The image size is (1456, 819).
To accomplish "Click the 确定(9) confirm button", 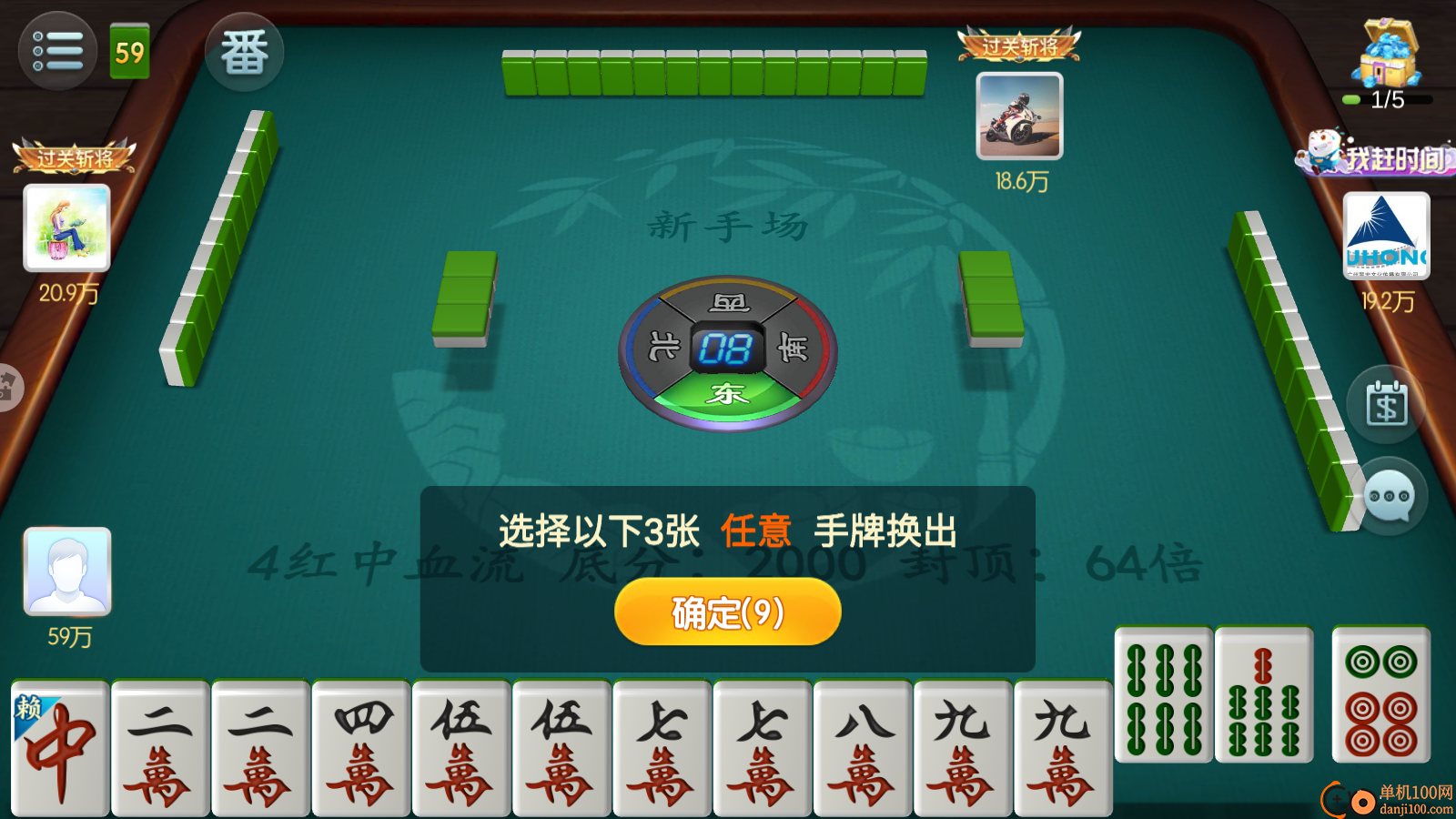I will pos(727,612).
